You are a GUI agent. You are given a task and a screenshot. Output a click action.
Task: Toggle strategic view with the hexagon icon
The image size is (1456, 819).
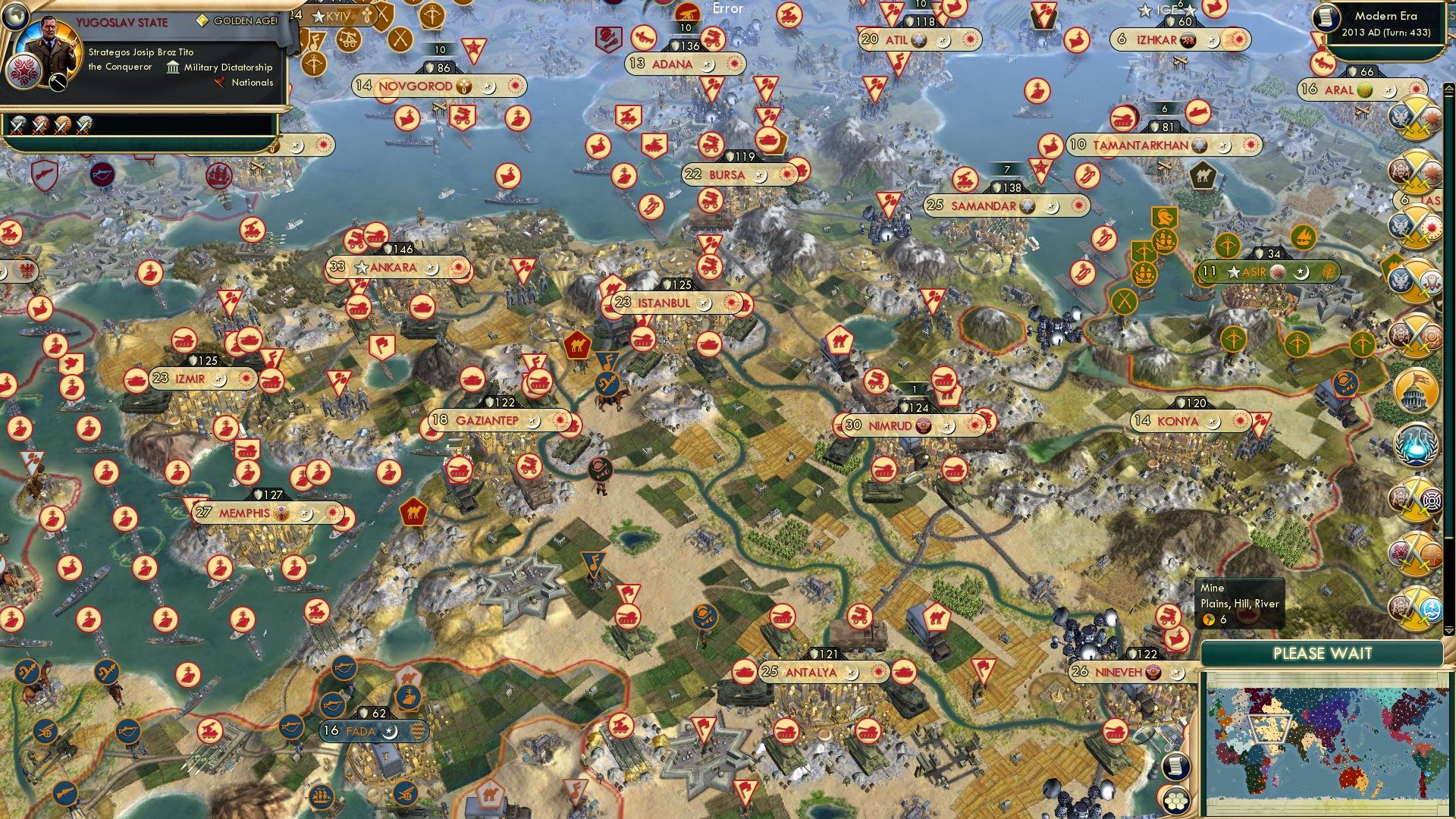[x=1175, y=801]
